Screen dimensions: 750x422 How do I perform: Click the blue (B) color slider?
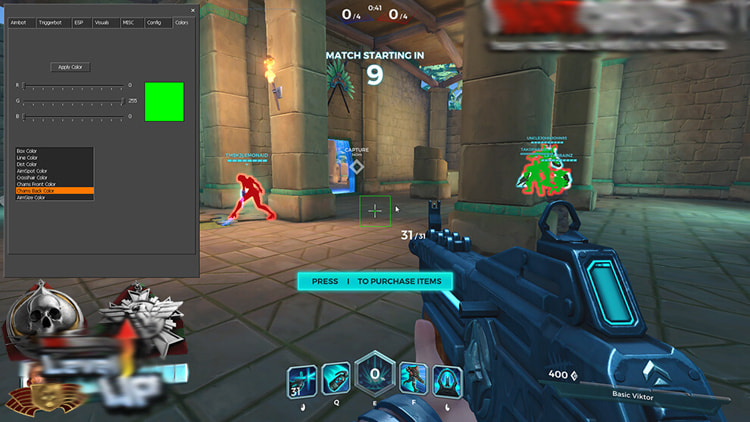74,117
